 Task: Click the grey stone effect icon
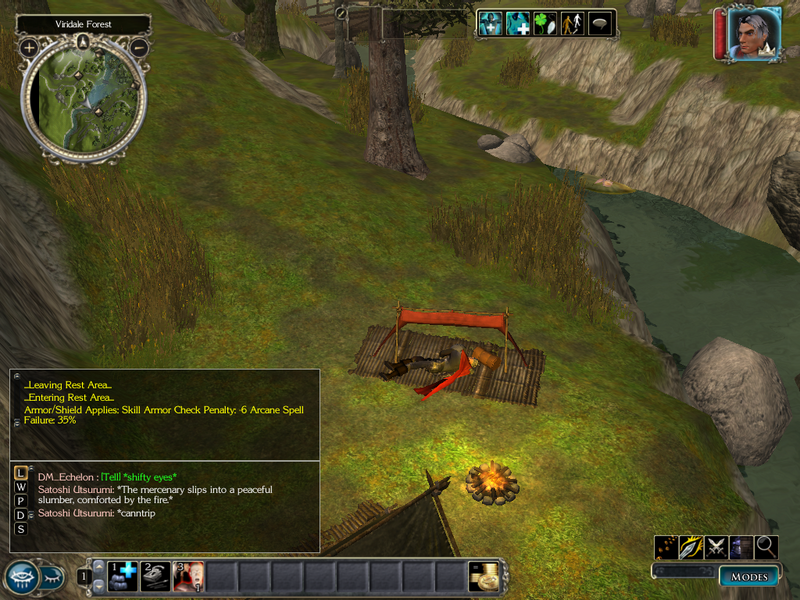pyautogui.click(x=600, y=24)
